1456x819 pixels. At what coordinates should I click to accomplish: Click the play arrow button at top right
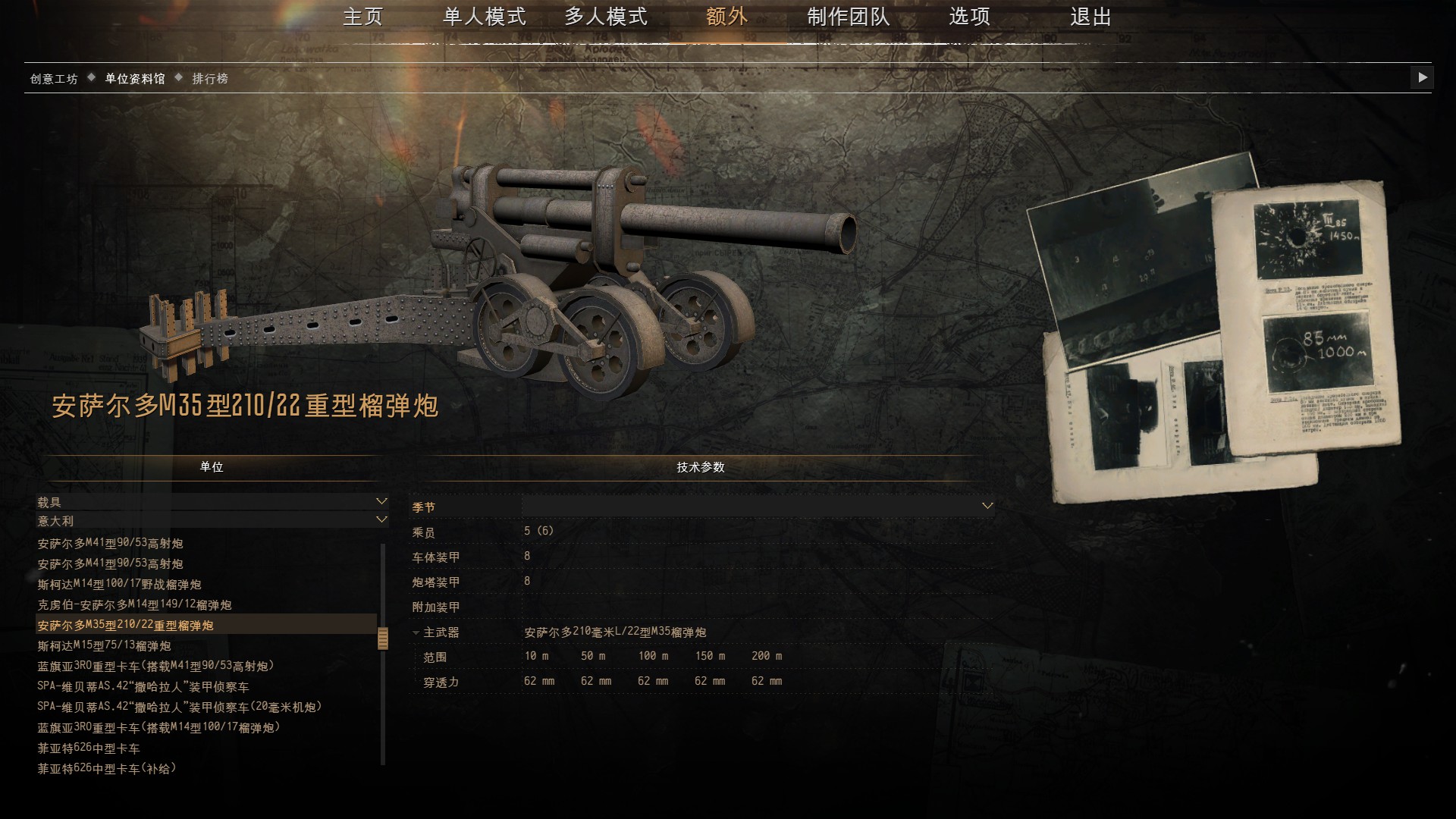point(1422,77)
